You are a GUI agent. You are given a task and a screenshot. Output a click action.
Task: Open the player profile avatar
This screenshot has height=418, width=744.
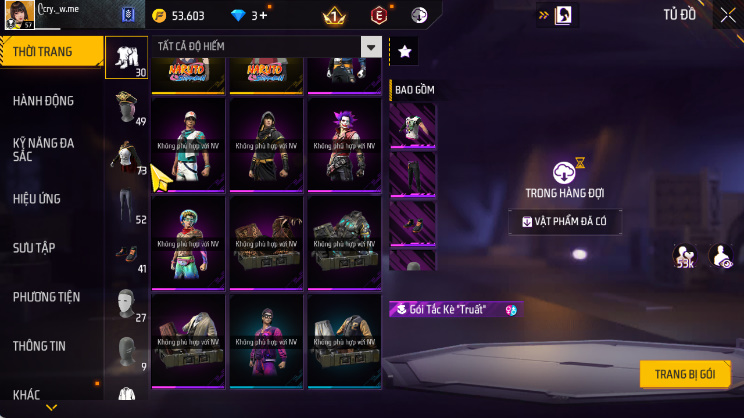tap(18, 15)
